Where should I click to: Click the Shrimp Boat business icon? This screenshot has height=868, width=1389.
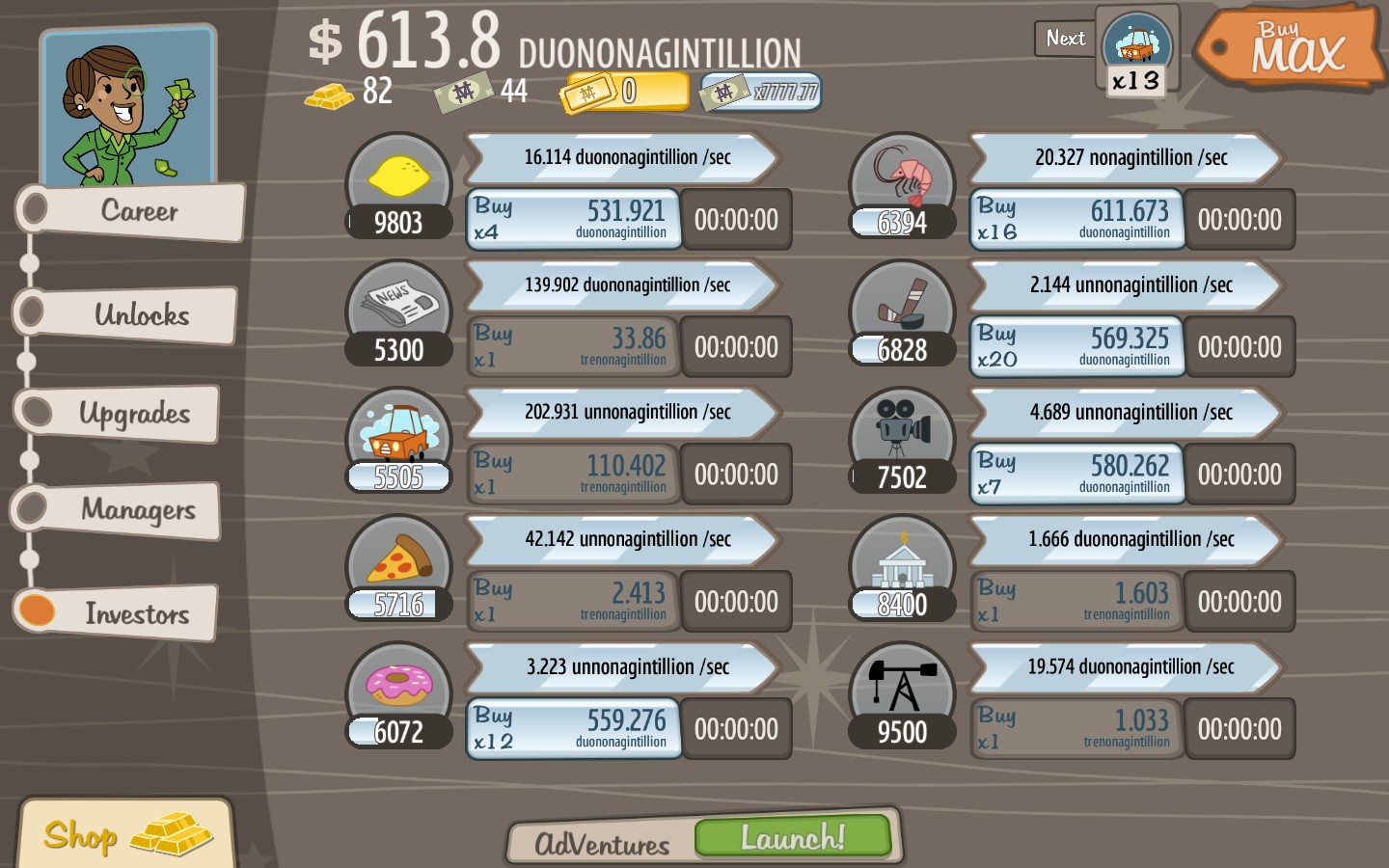click(x=902, y=179)
